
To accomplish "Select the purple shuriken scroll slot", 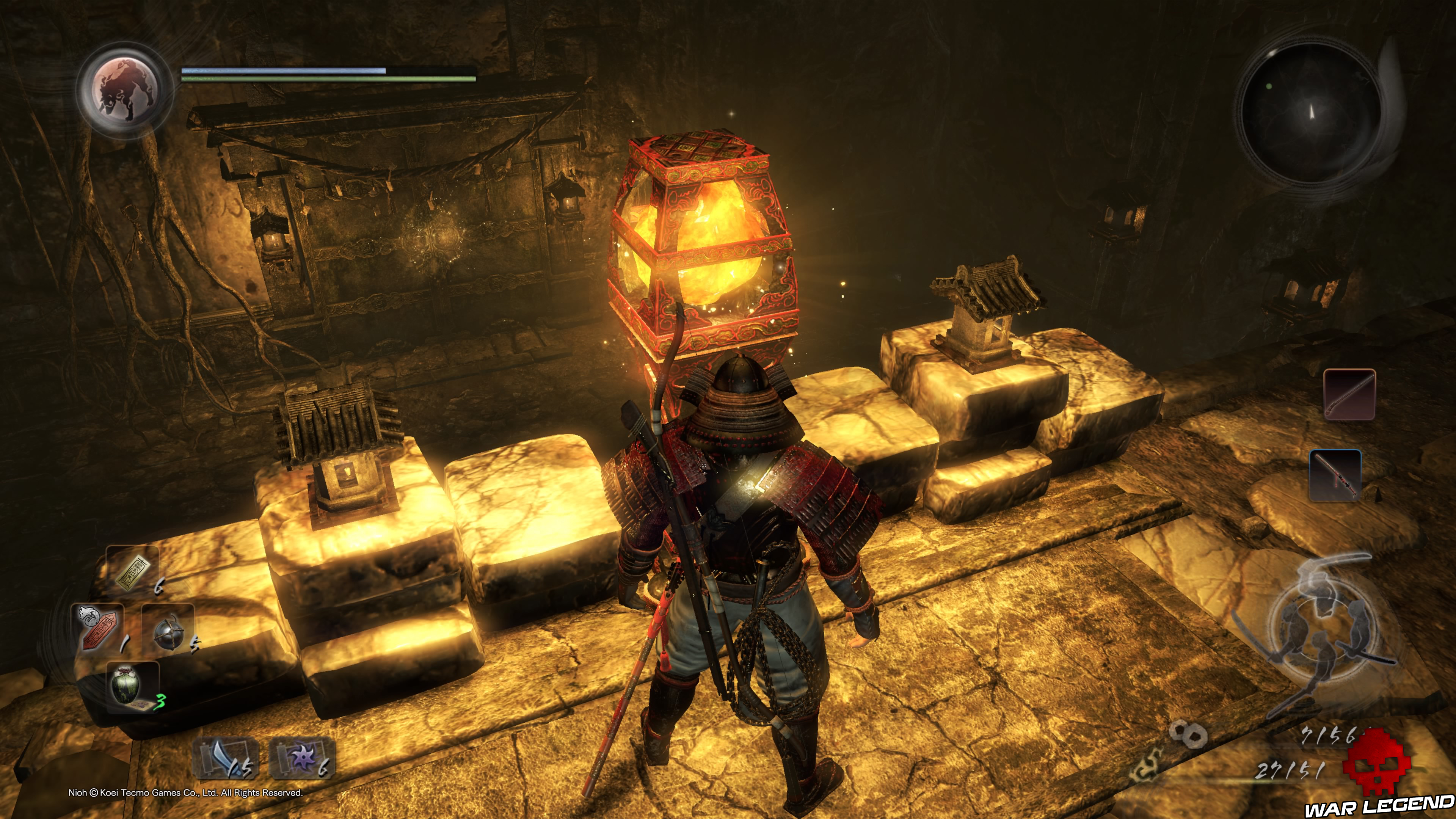I will (303, 758).
